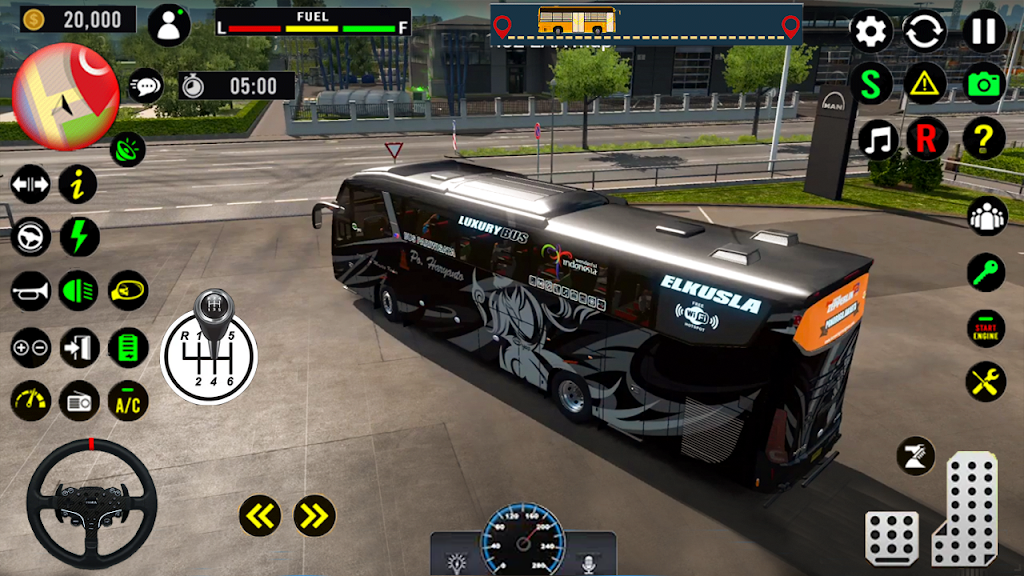Take a screenshot with the camera button

(984, 85)
